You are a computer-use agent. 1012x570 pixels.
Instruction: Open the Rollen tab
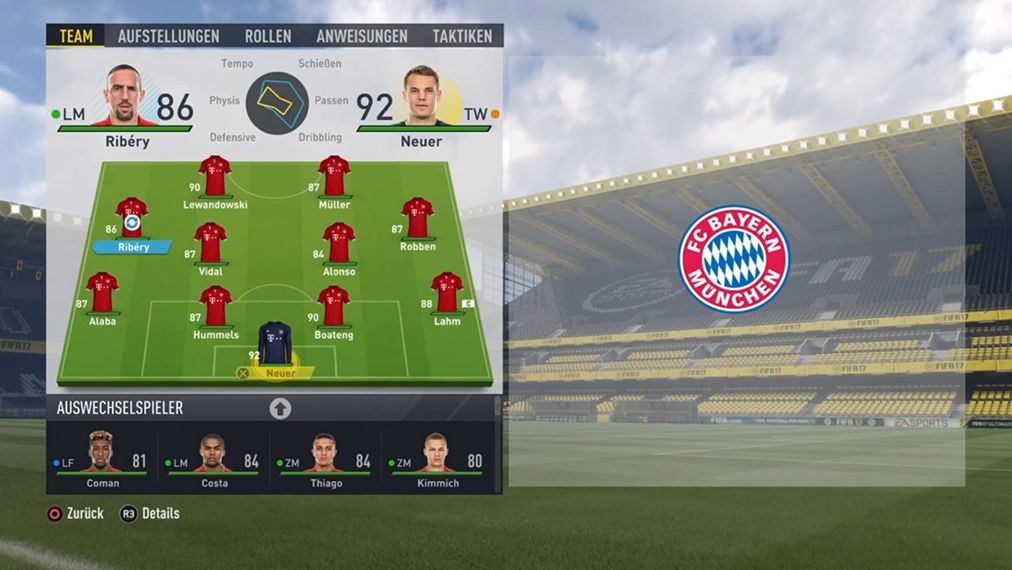click(268, 36)
